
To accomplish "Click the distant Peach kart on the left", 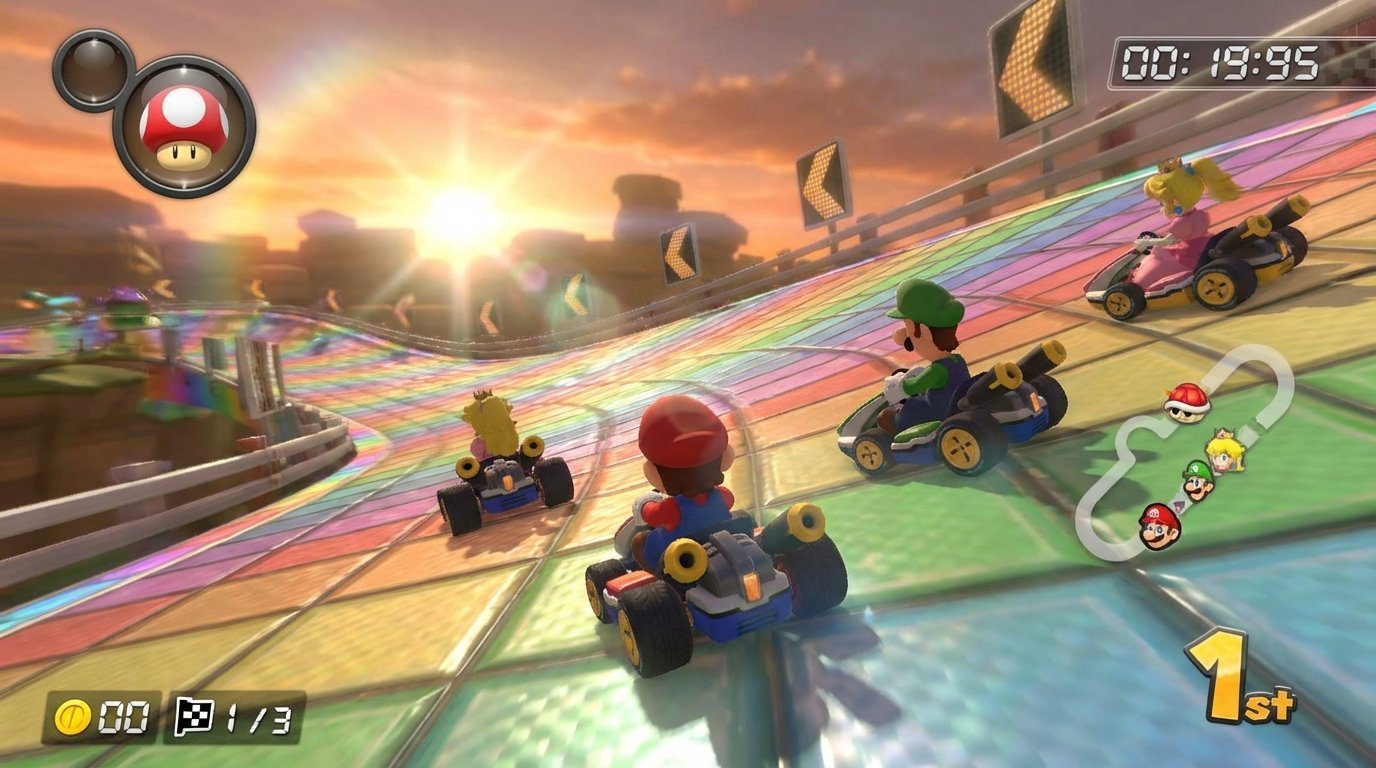I will coord(505,470).
